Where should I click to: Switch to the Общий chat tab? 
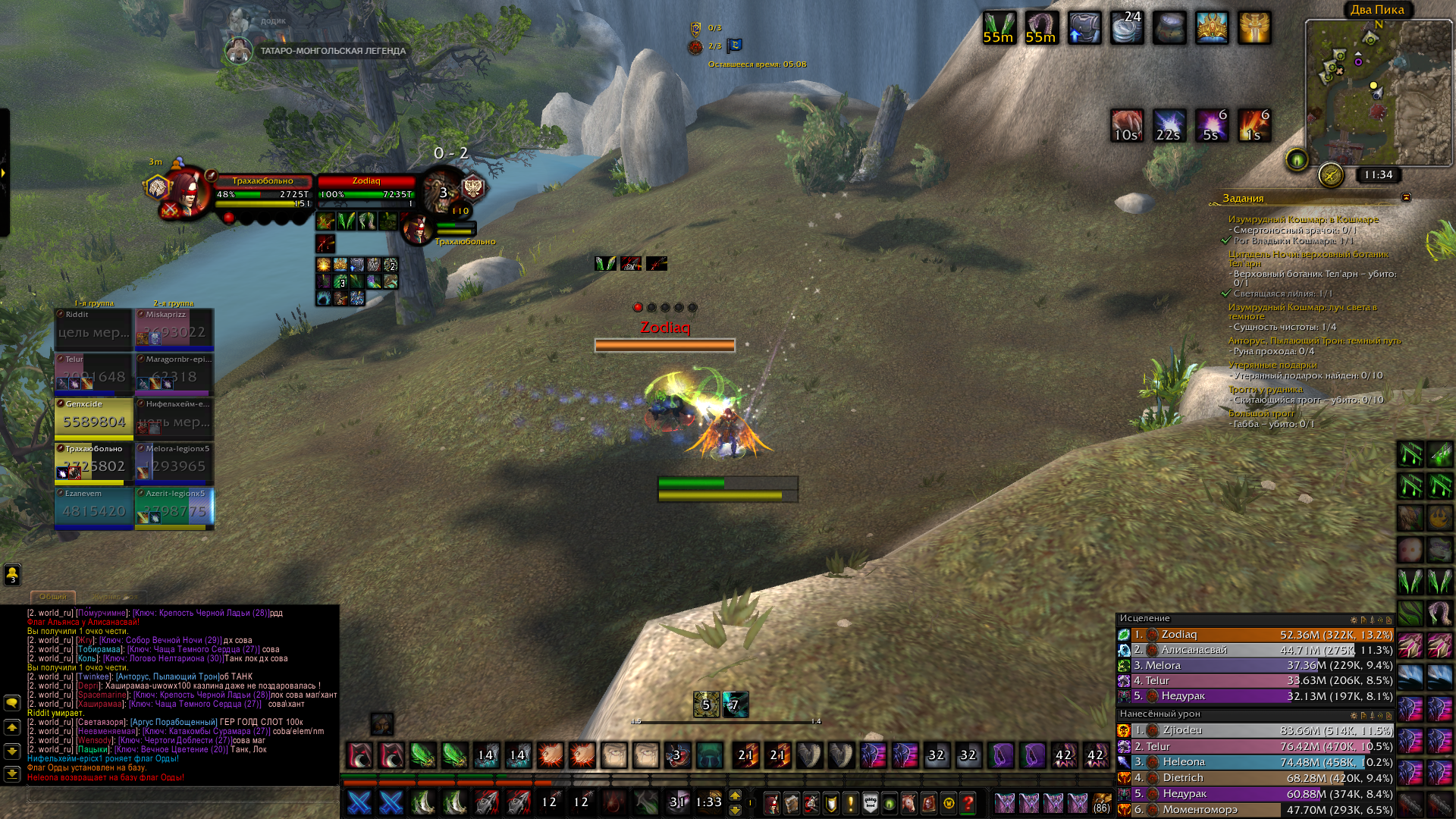pos(53,597)
